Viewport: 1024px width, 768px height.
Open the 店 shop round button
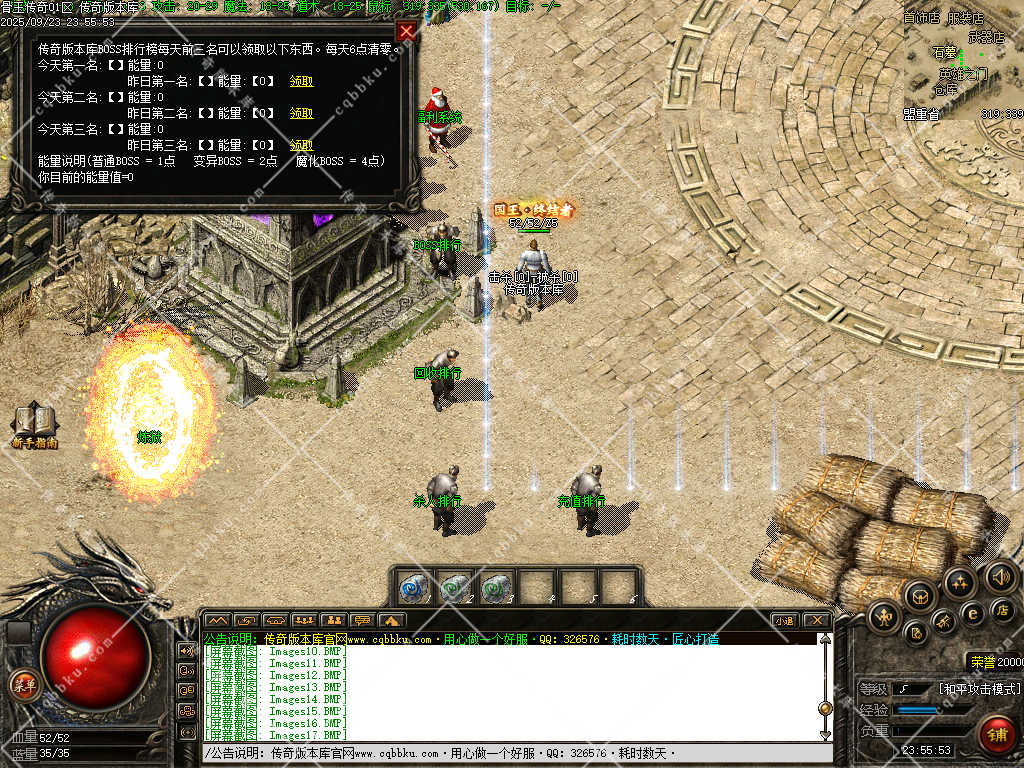coord(1003,609)
